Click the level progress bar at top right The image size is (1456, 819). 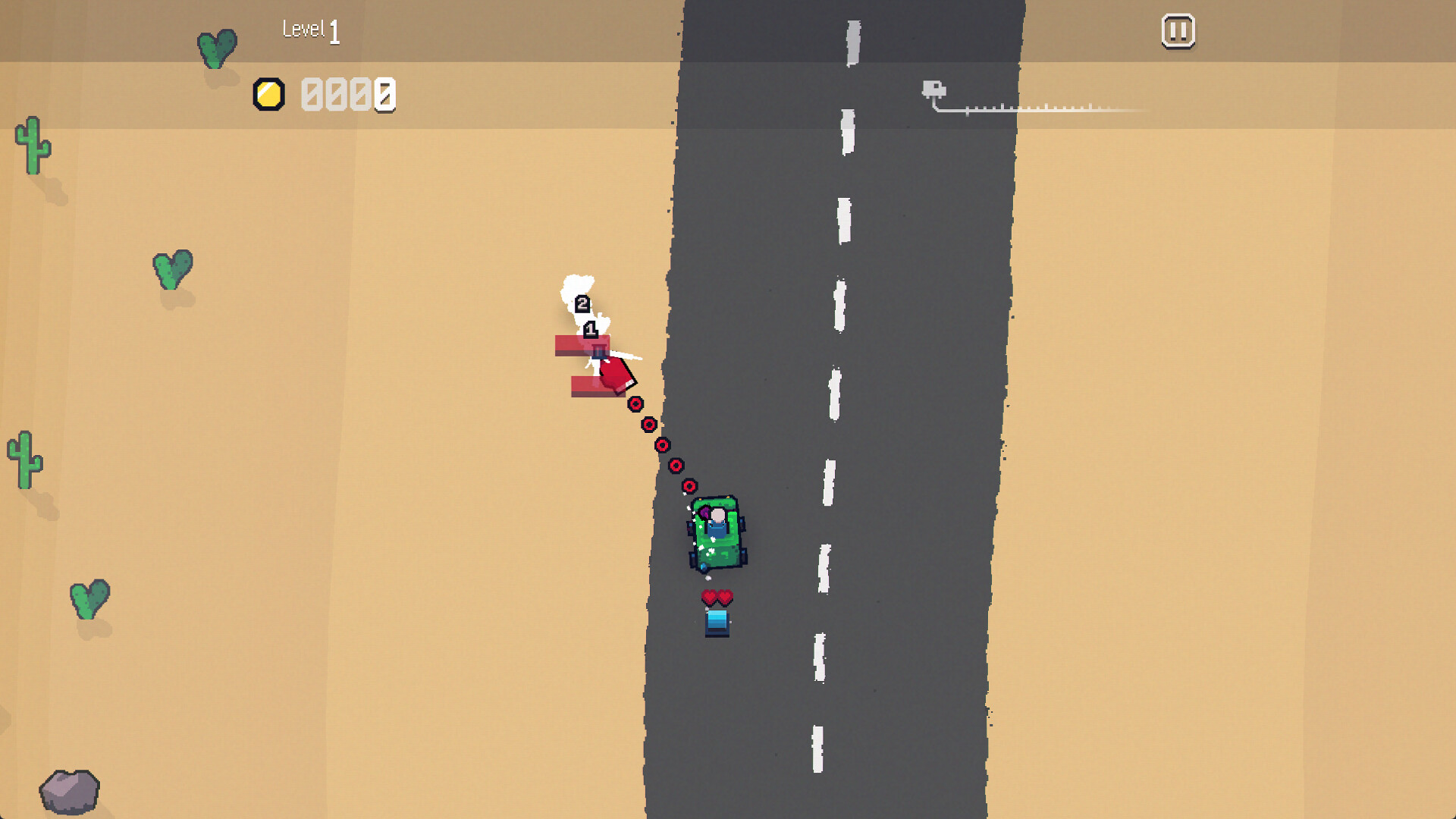coord(1046,108)
